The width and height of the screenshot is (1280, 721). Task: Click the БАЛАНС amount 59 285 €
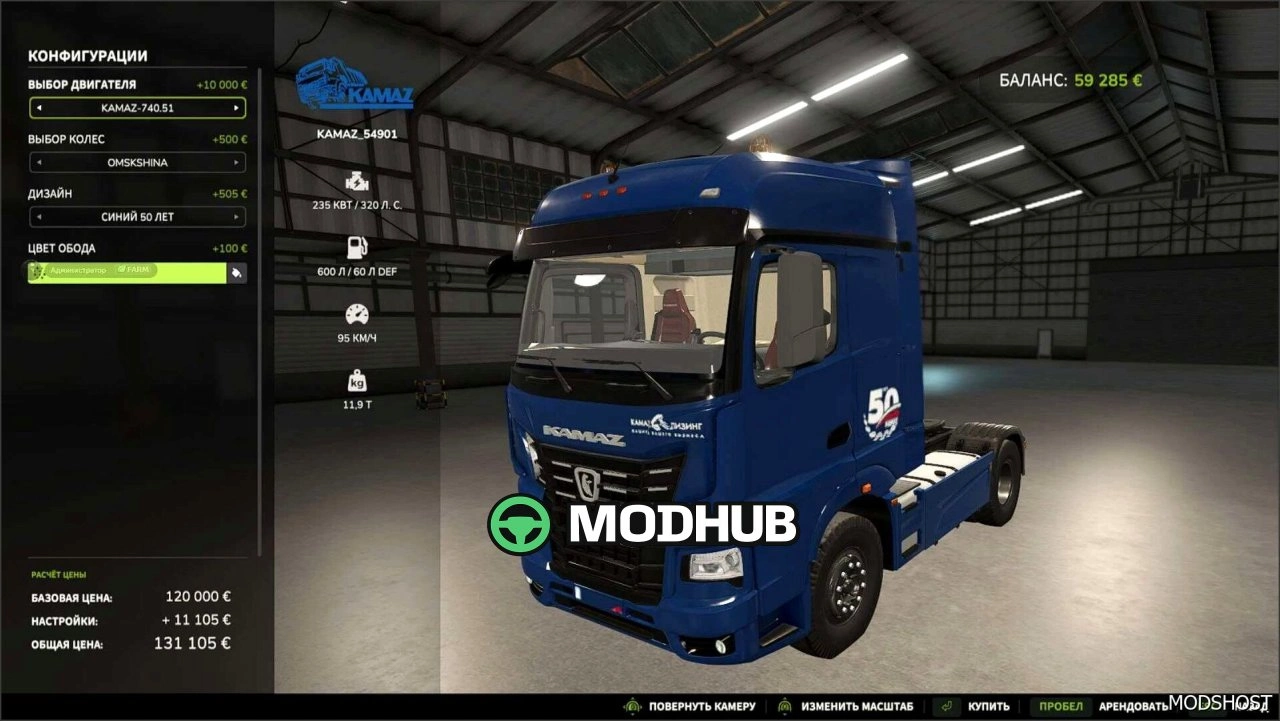click(1105, 79)
